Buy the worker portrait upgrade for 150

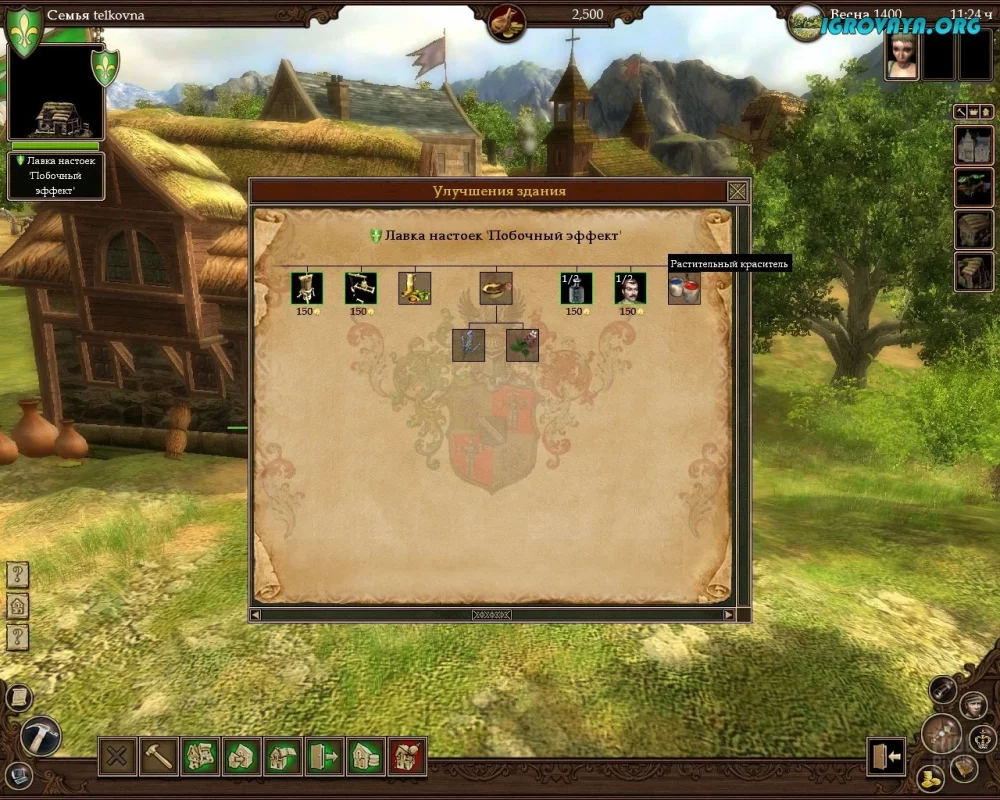630,289
